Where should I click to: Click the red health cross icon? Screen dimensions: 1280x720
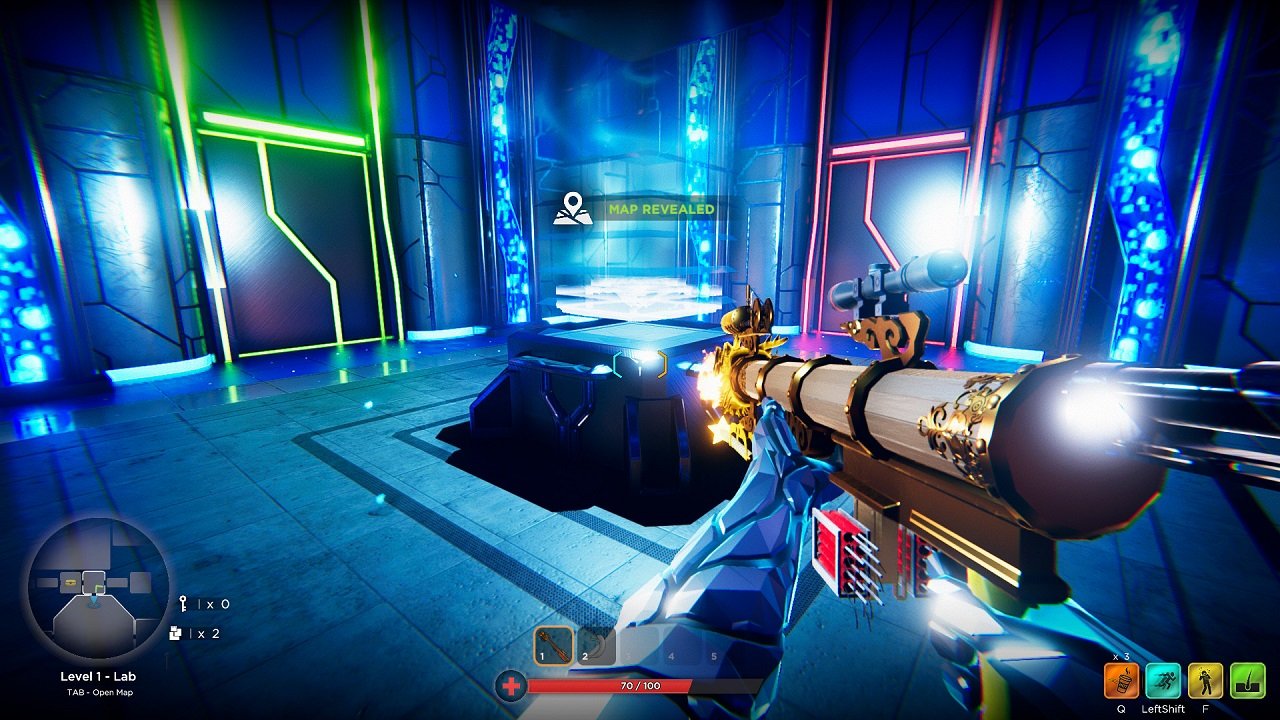coord(510,688)
